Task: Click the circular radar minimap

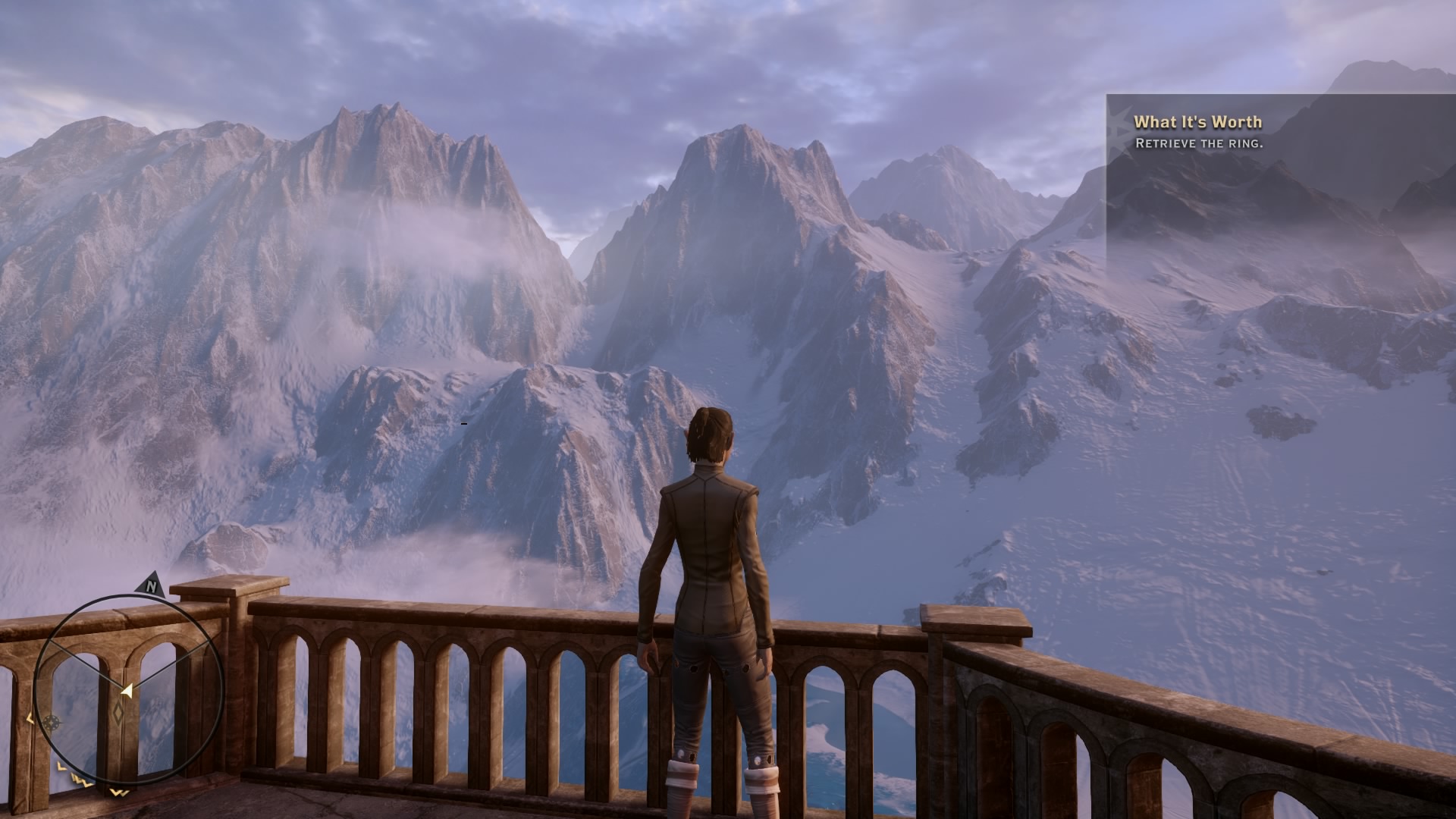Action: pos(129,690)
